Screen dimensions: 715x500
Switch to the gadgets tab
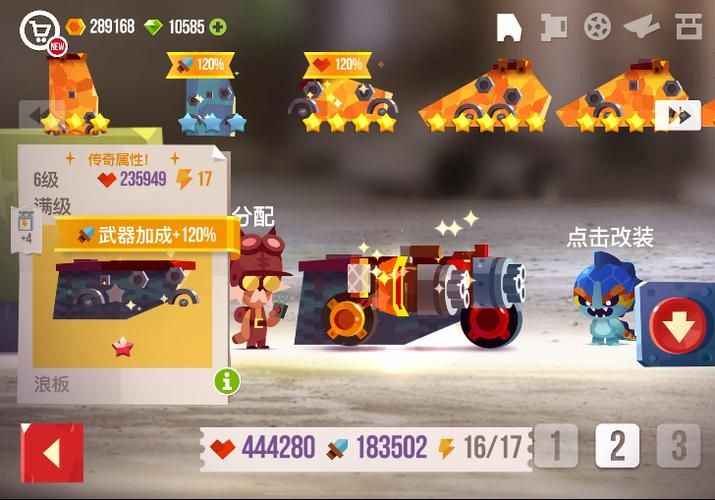[641, 27]
